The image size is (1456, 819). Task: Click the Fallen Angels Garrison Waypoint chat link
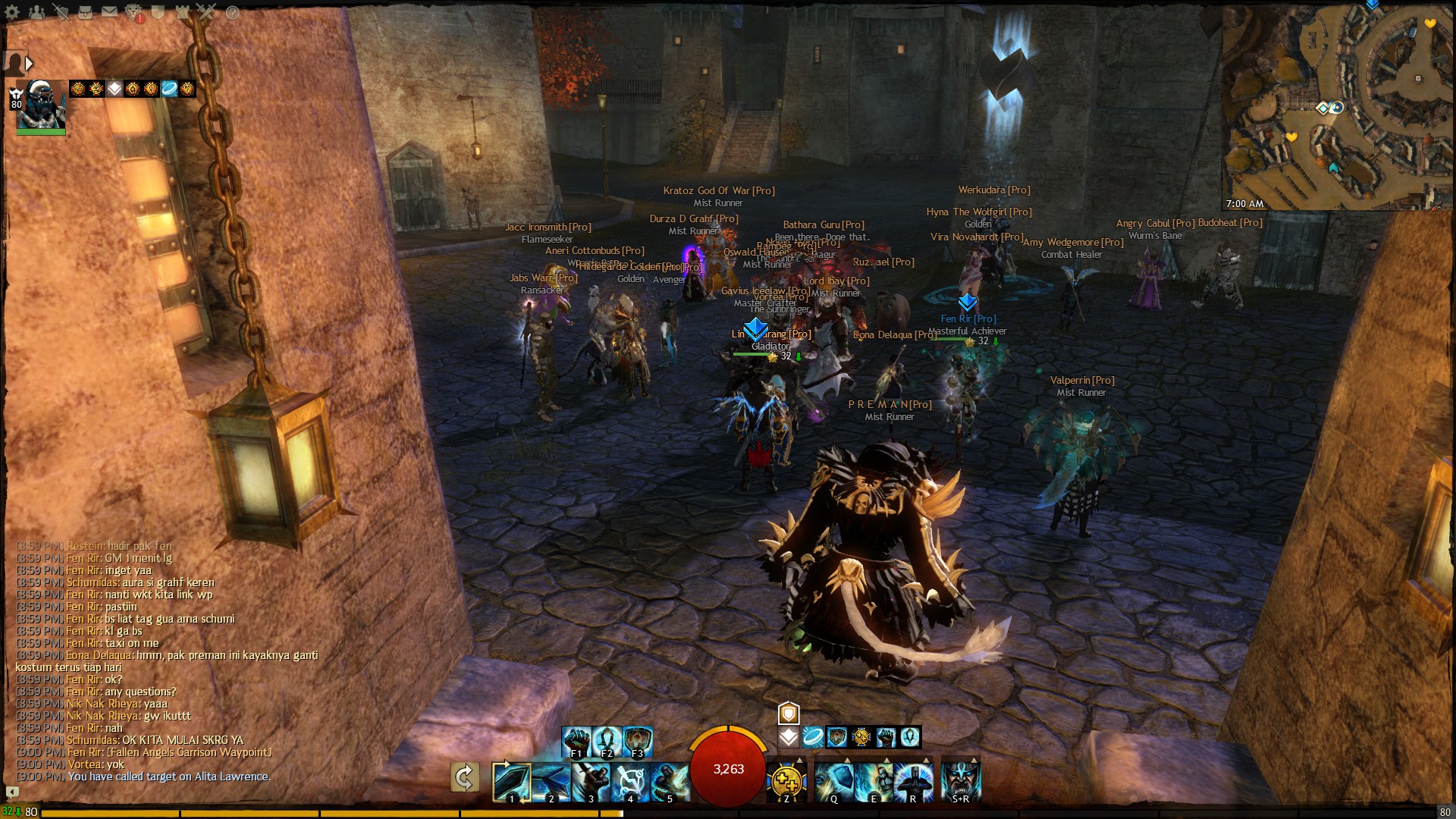click(x=189, y=752)
